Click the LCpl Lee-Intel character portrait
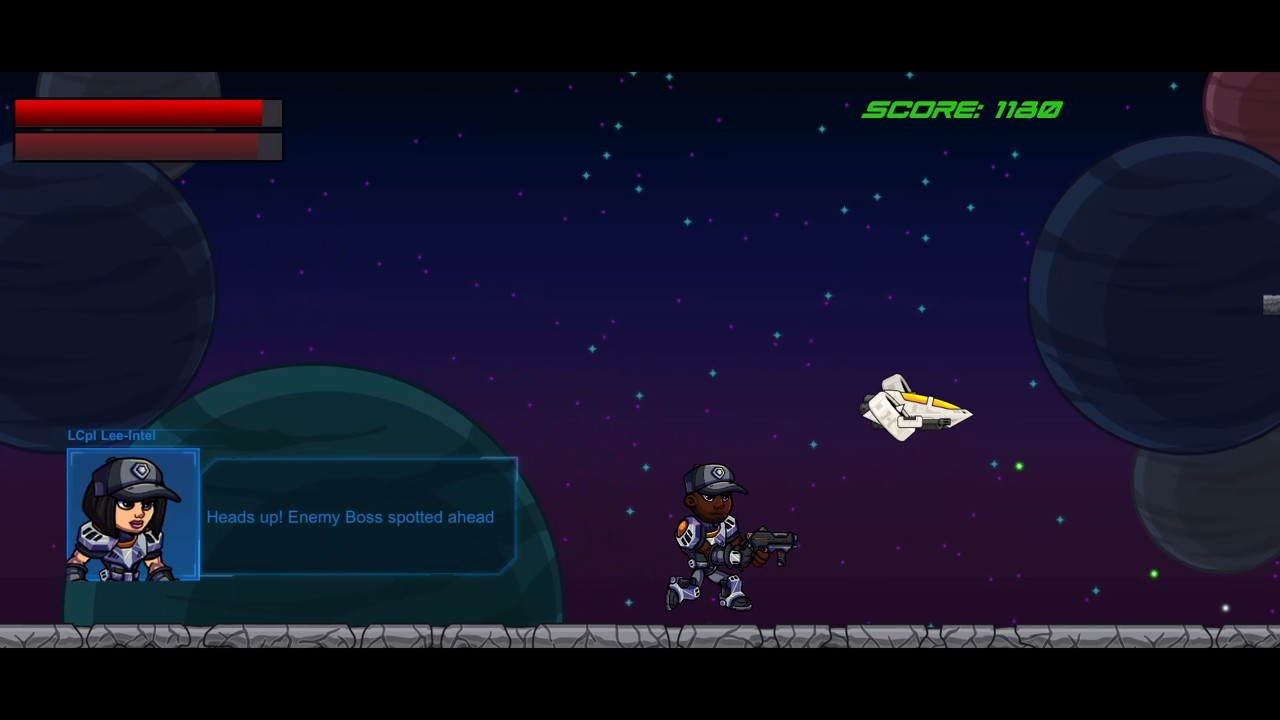 [132, 516]
